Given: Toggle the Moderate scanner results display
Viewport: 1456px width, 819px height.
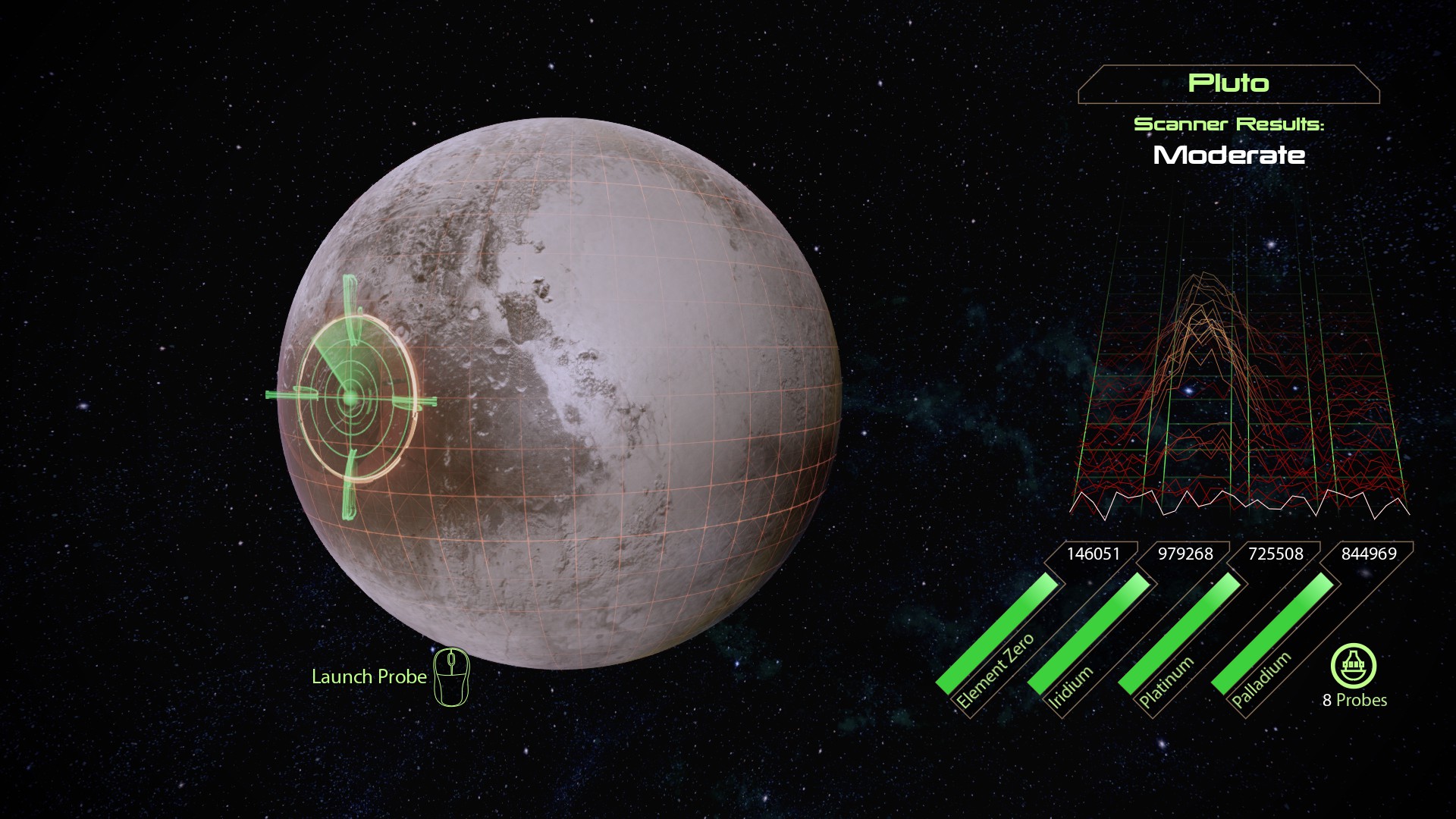Looking at the screenshot, I should (x=1228, y=155).
